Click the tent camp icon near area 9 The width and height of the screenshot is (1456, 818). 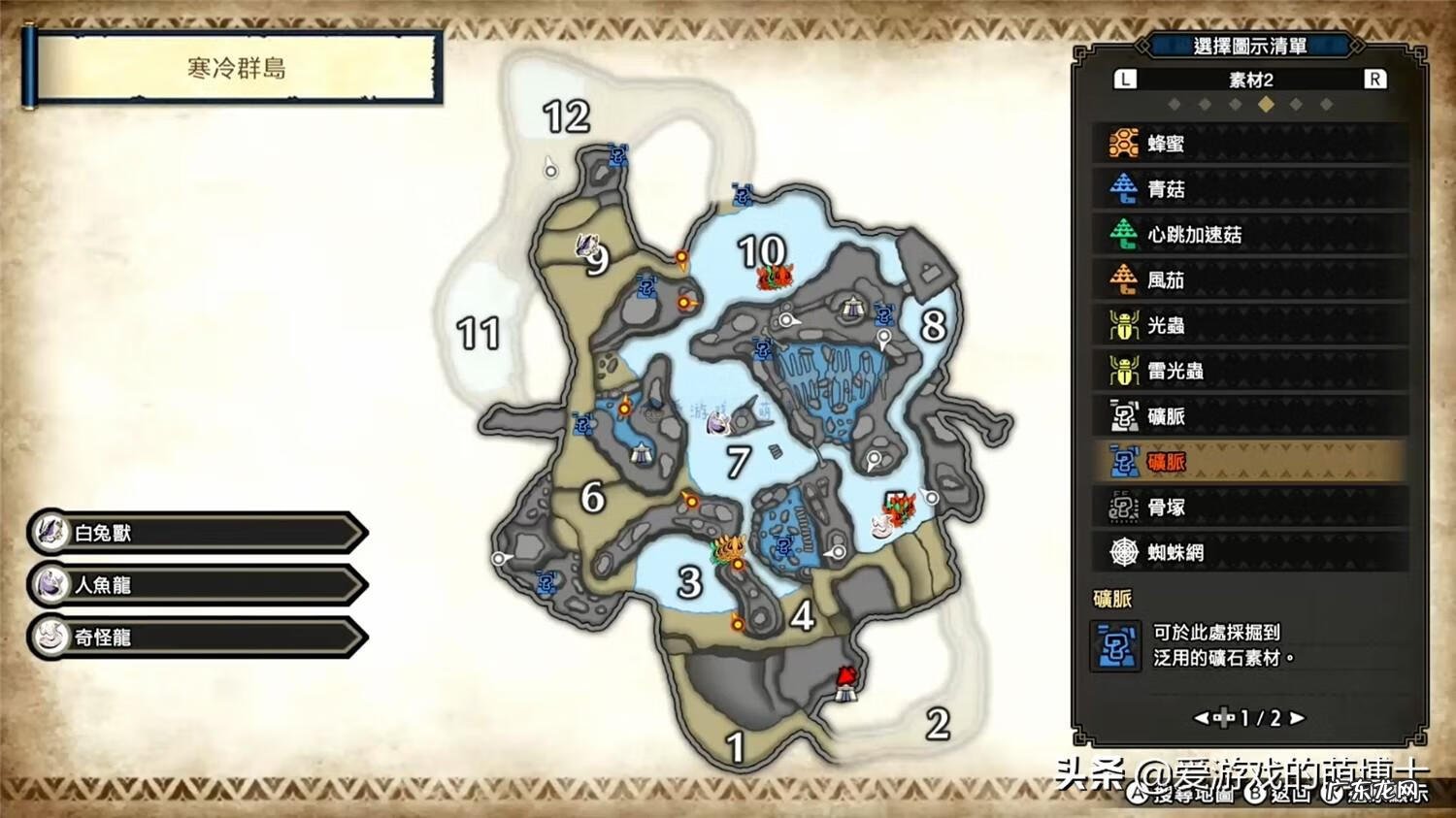point(640,451)
